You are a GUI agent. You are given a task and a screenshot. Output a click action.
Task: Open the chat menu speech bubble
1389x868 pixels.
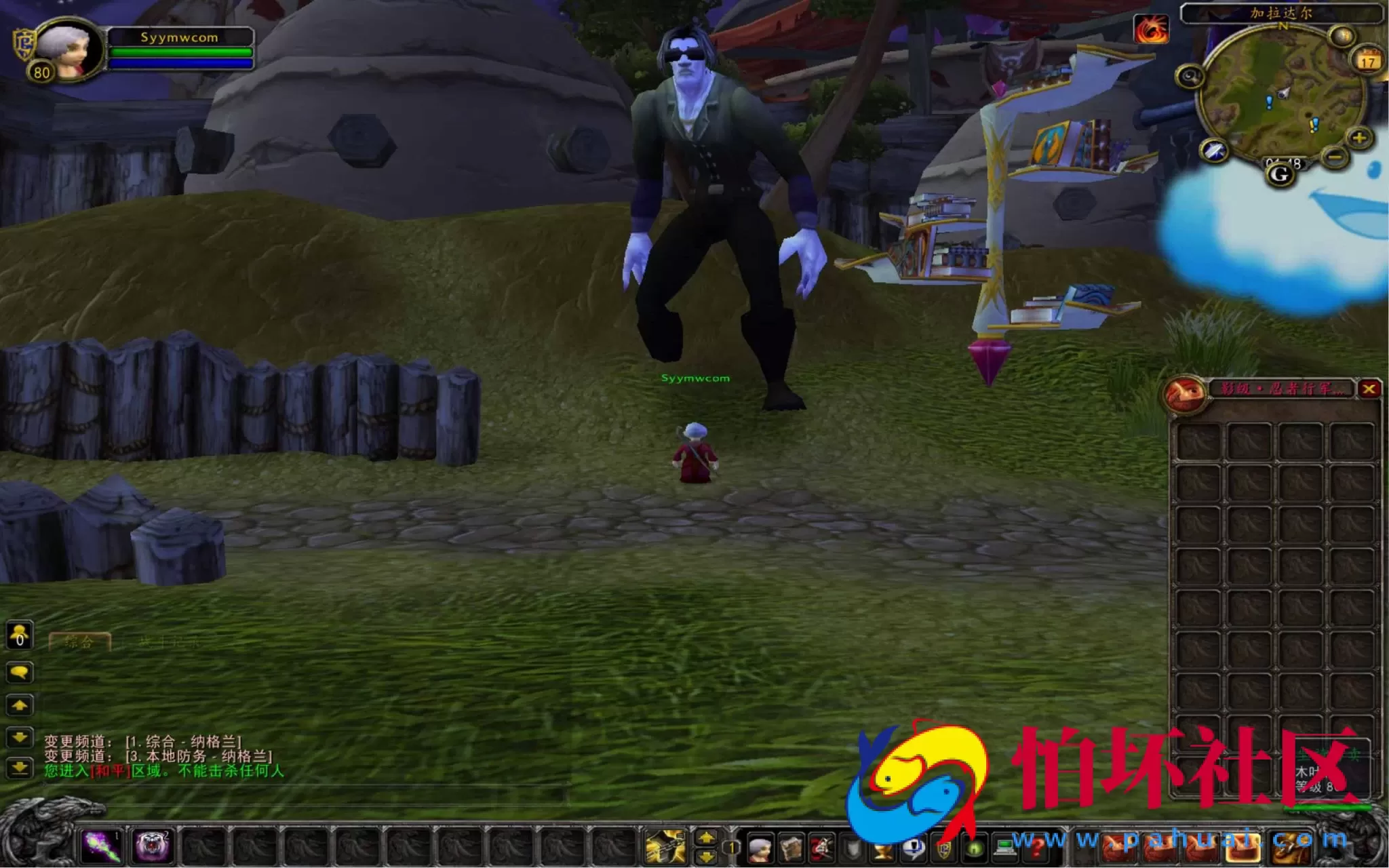pos(20,672)
